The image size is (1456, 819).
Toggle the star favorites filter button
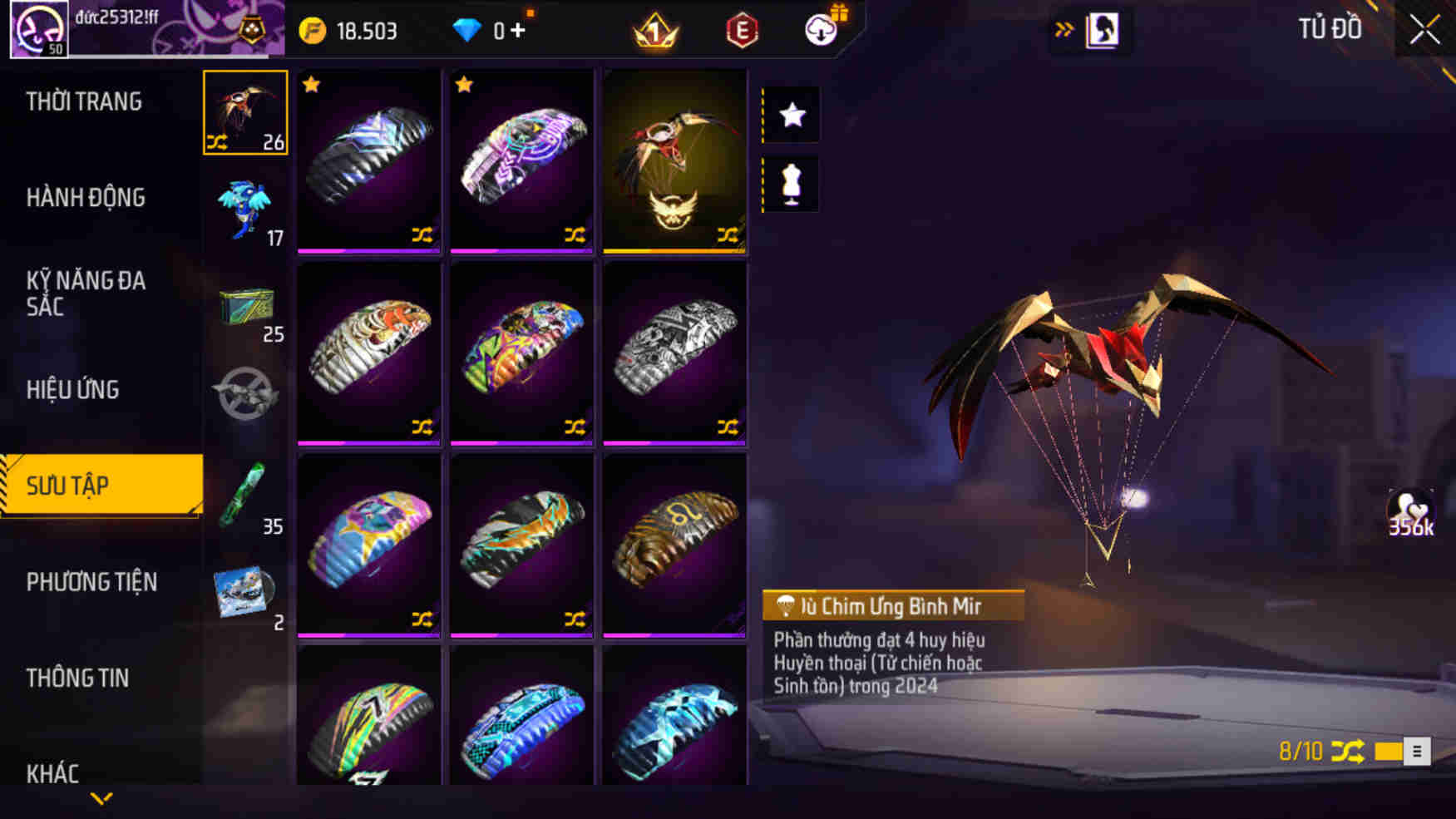click(792, 115)
